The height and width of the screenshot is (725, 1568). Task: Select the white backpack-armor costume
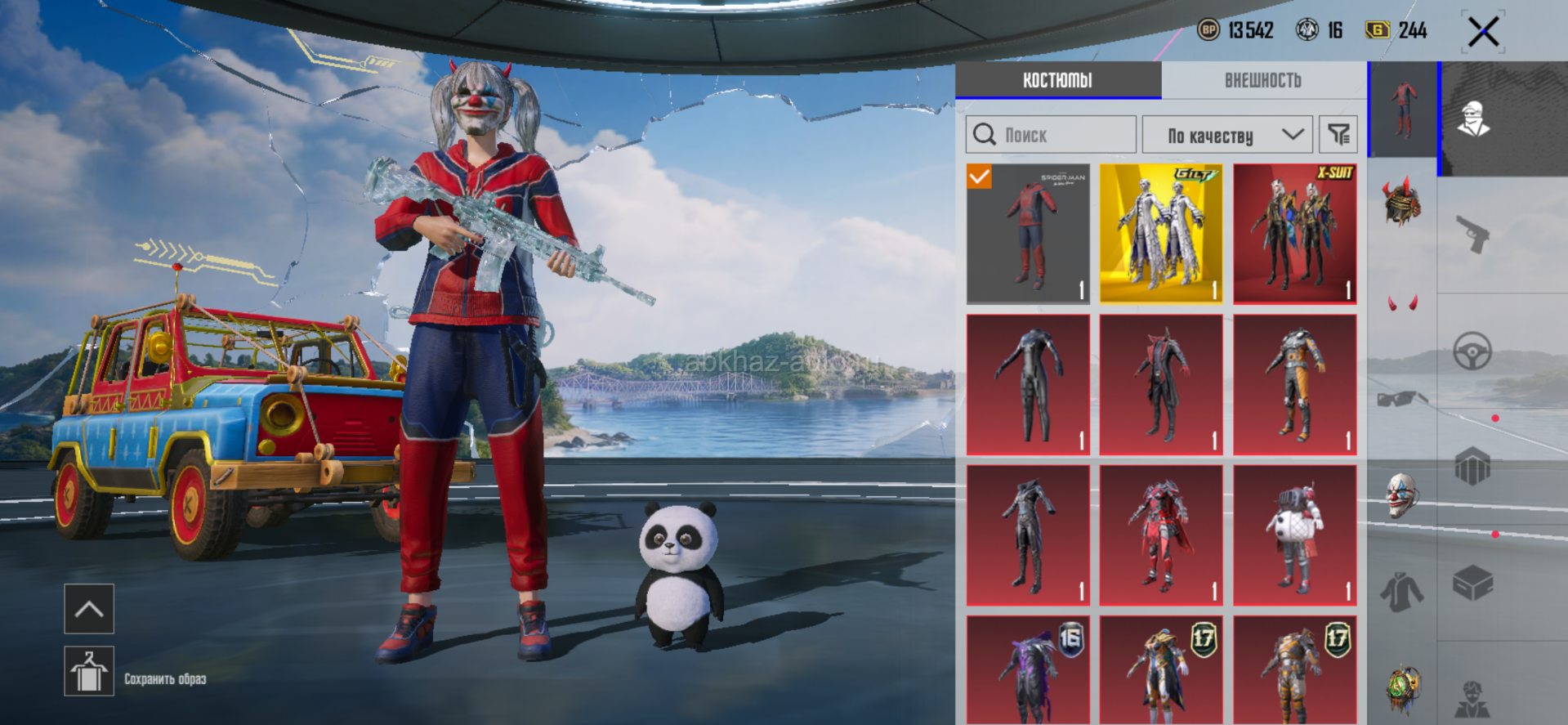[1294, 535]
